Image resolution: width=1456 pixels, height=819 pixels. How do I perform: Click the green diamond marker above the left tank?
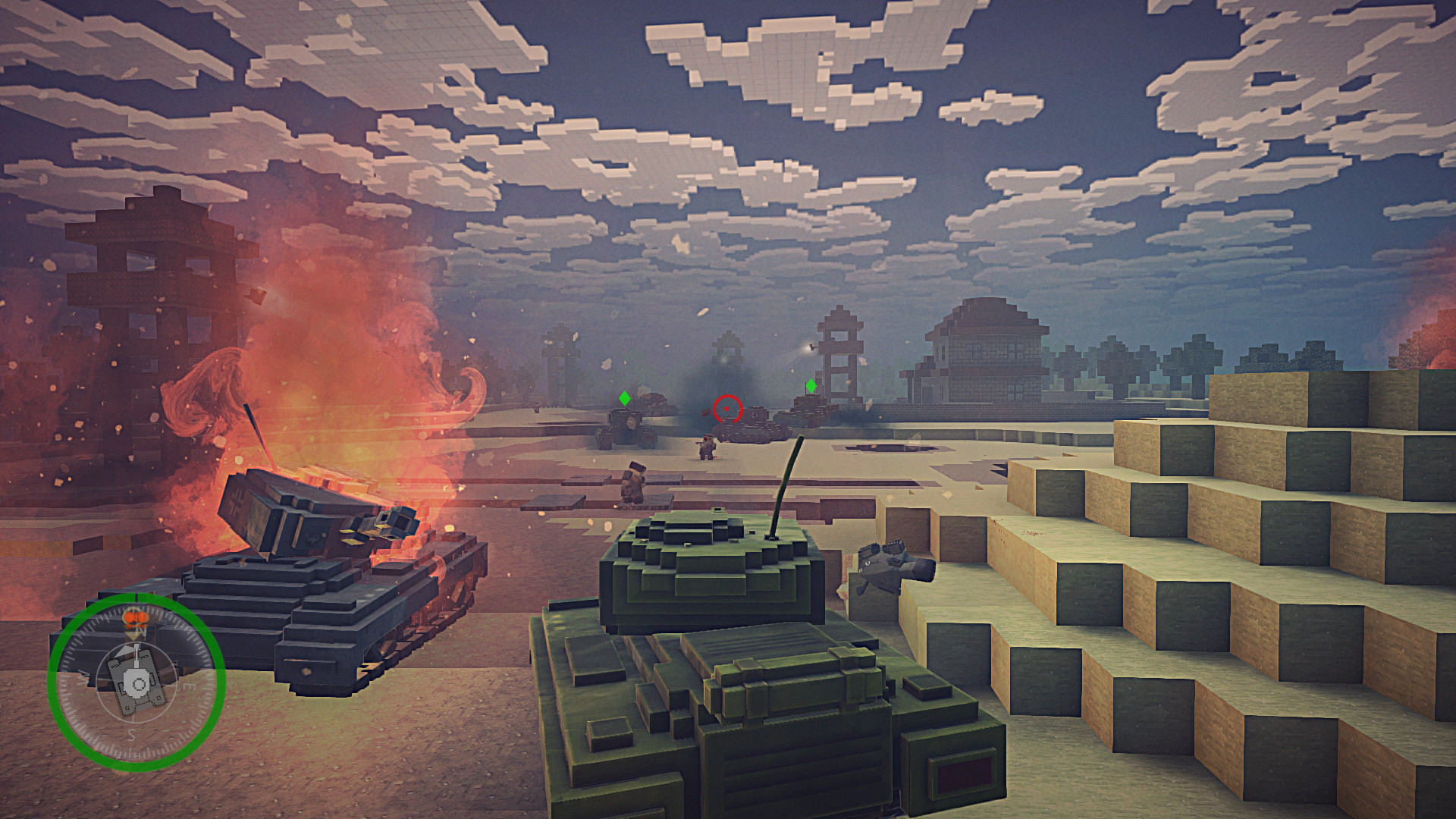tap(625, 399)
